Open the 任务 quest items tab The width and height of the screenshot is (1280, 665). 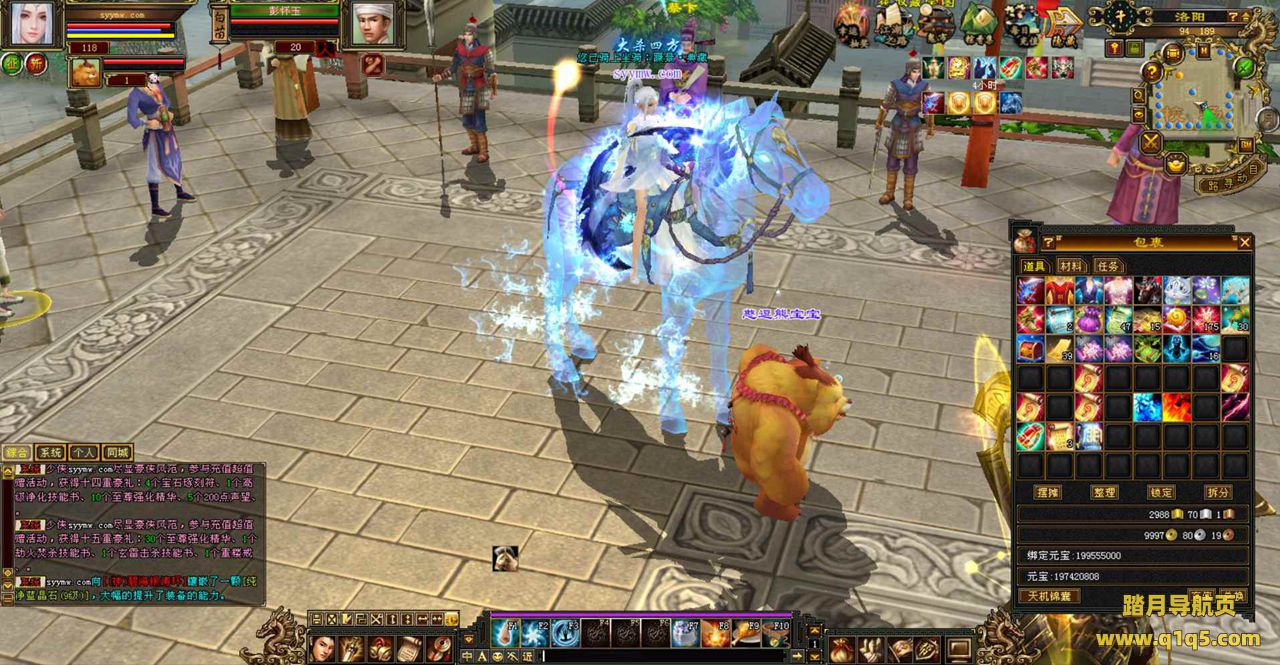point(1107,266)
